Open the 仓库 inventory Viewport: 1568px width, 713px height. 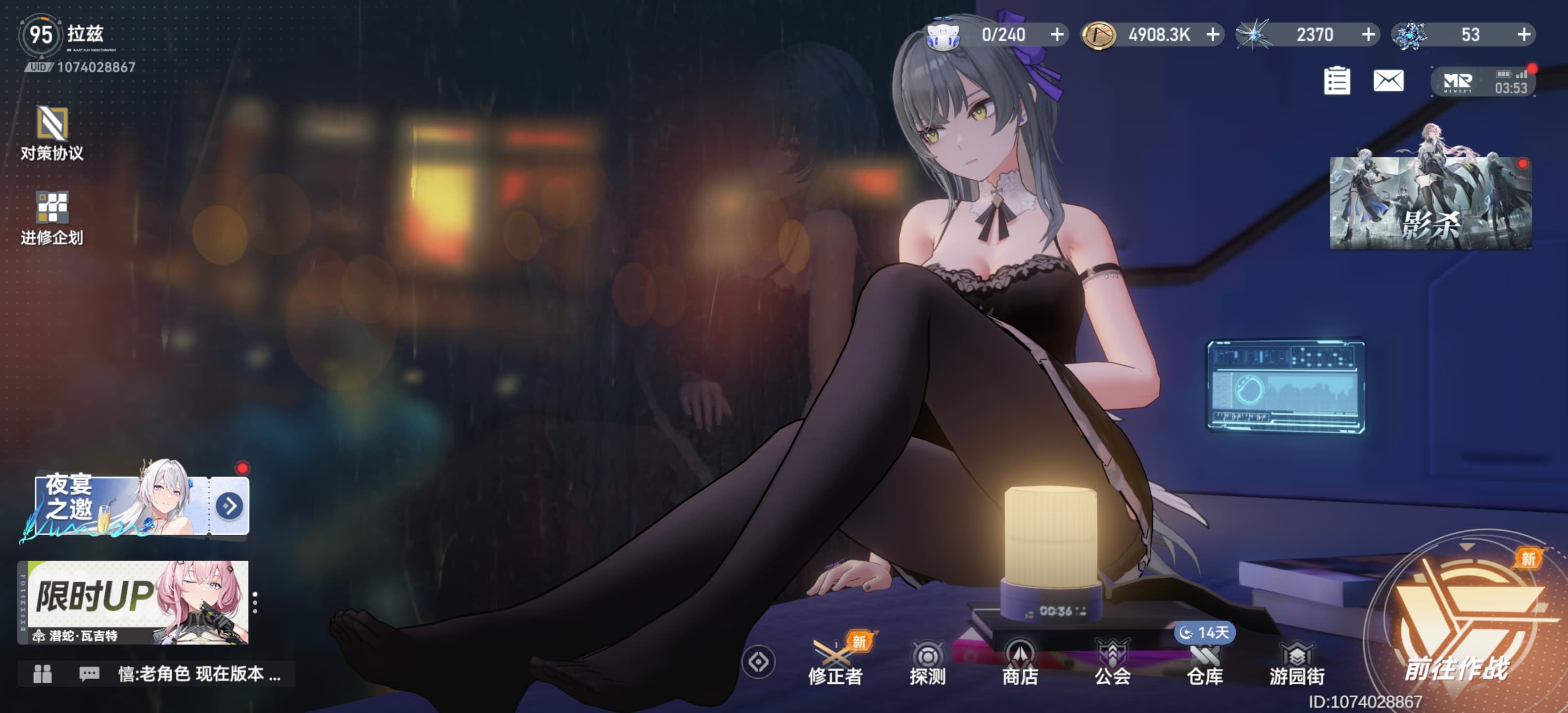click(1205, 663)
